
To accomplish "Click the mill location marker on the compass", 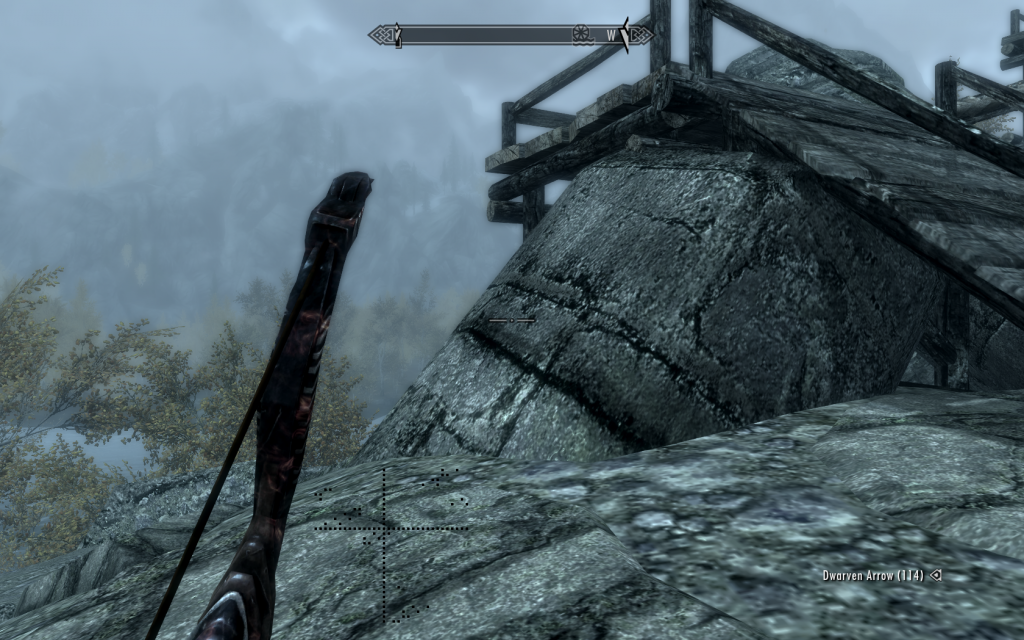I will point(579,36).
